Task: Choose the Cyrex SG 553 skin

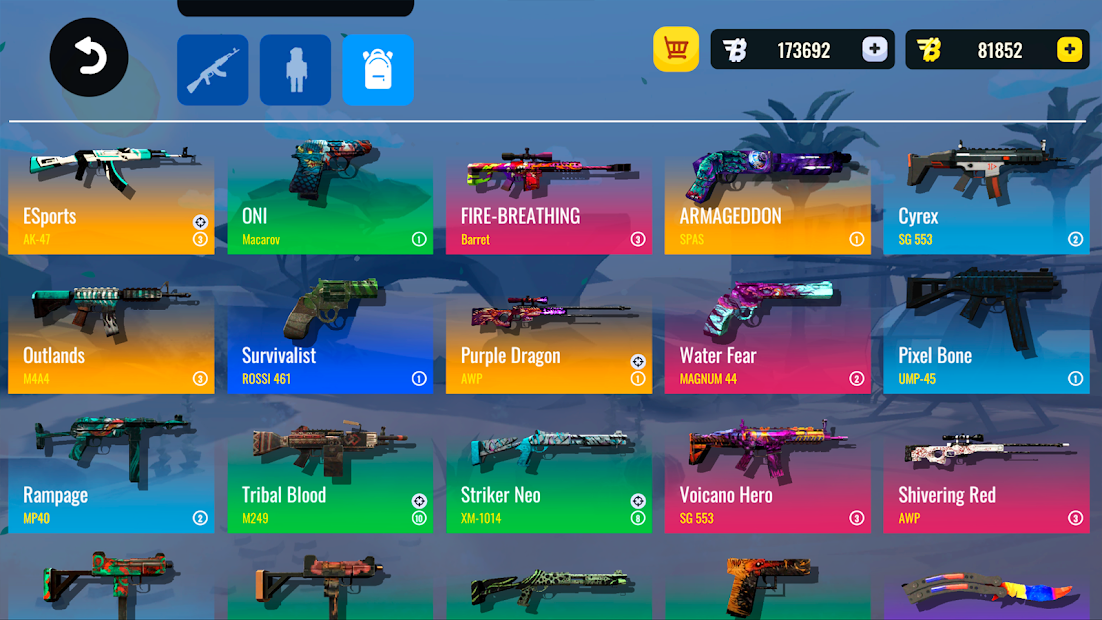Action: pos(986,198)
